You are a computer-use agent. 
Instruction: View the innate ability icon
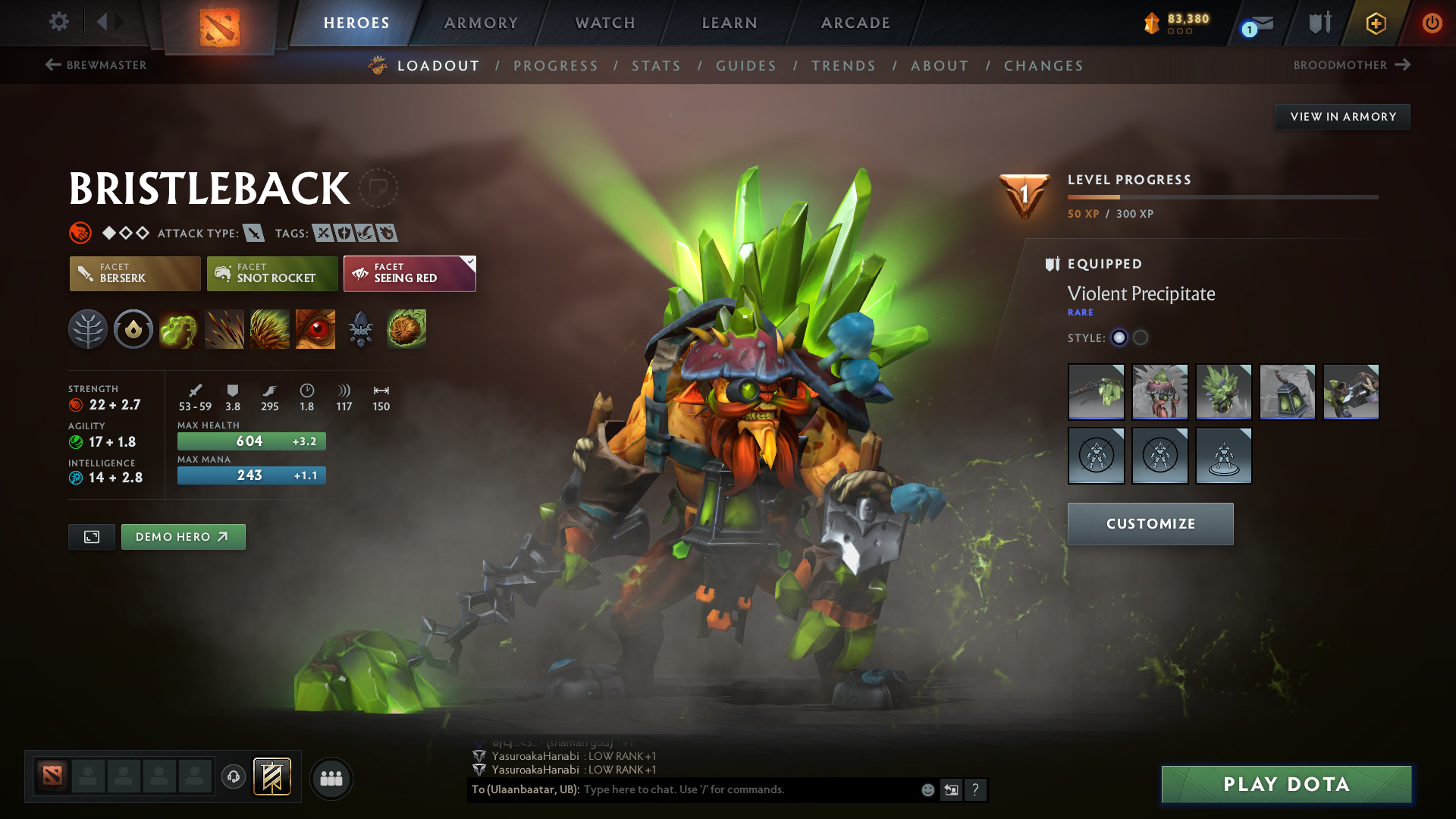click(133, 329)
